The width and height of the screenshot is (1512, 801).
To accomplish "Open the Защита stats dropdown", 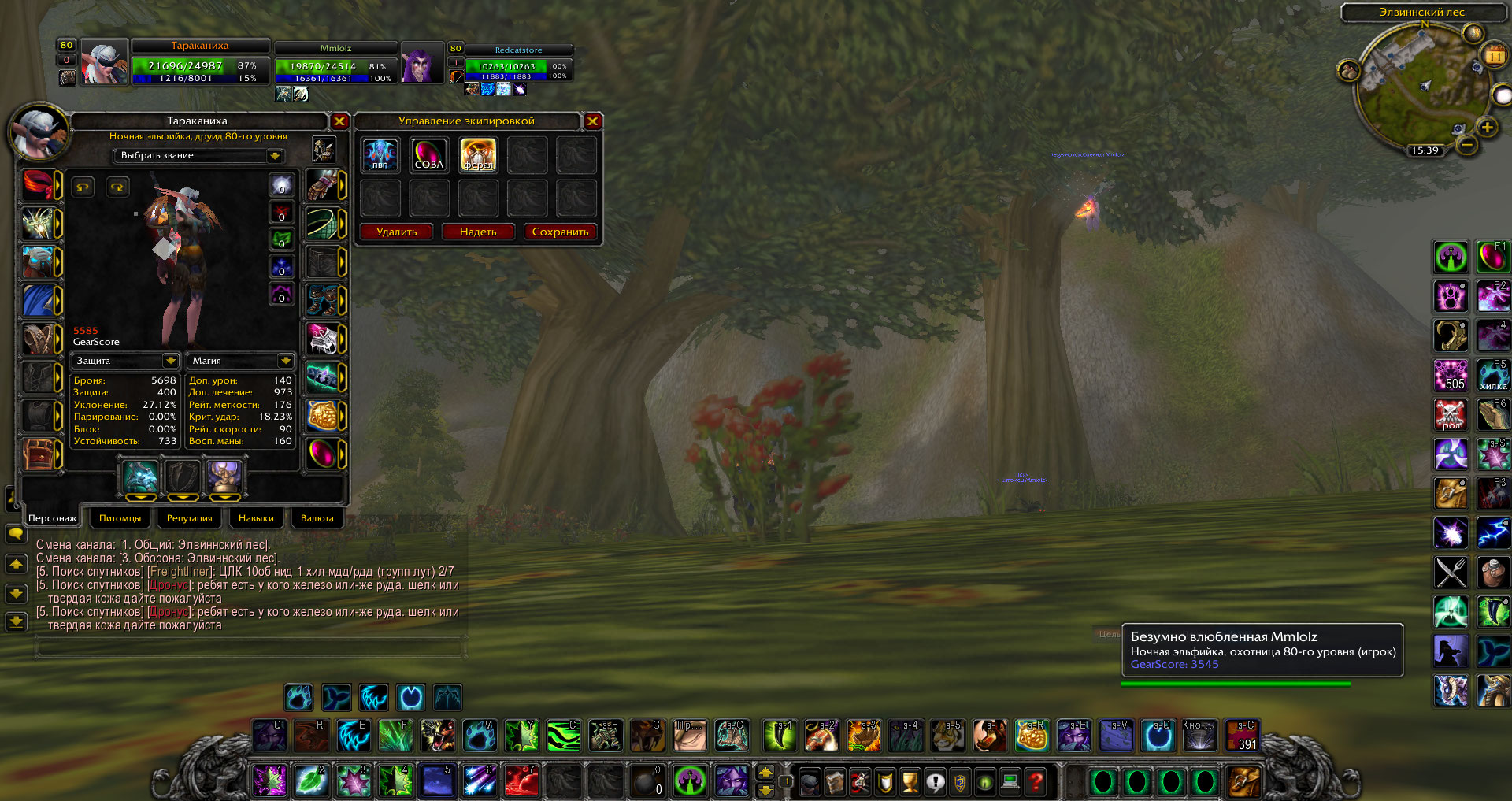I will coord(170,361).
